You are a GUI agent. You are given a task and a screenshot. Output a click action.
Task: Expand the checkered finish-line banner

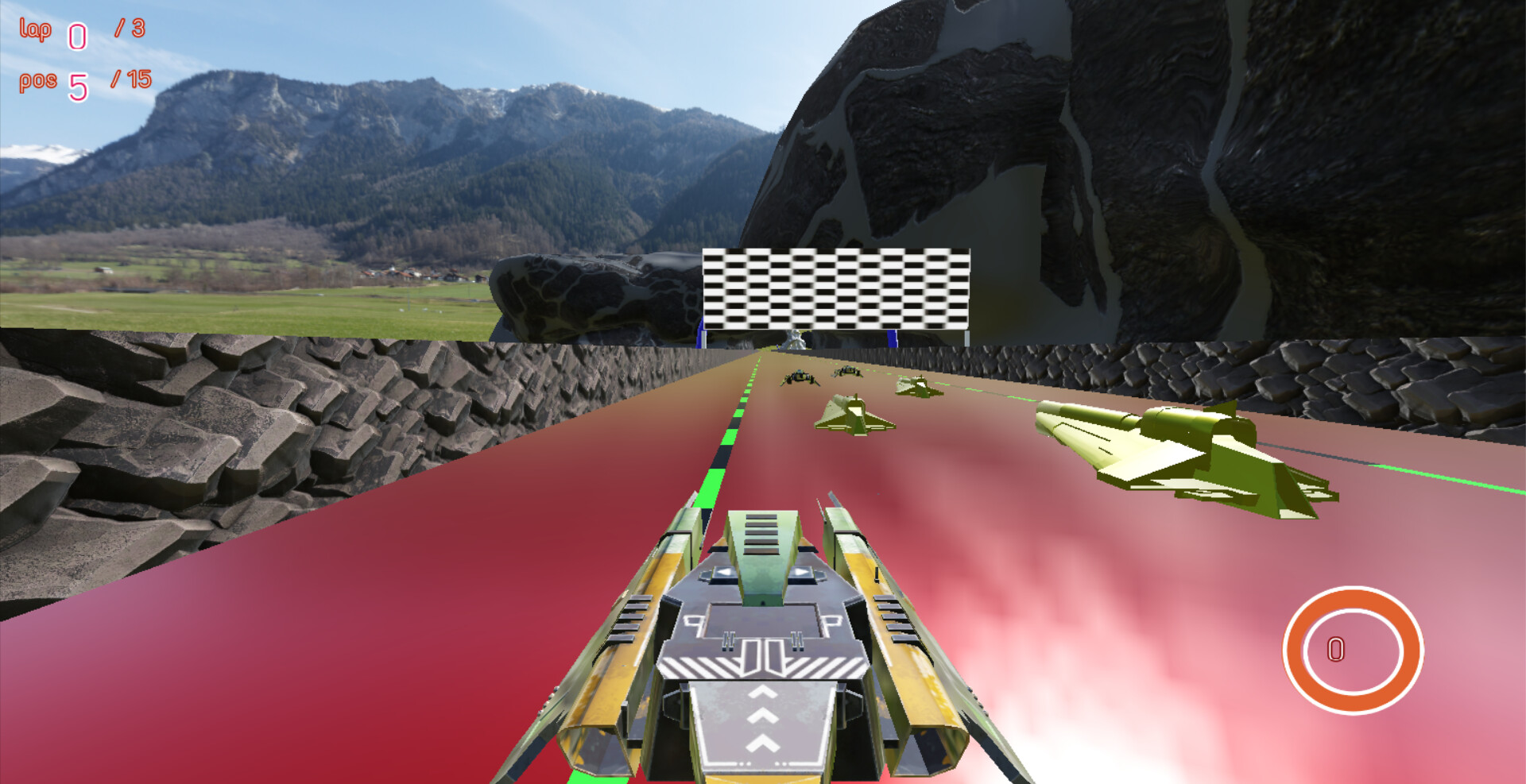836,286
